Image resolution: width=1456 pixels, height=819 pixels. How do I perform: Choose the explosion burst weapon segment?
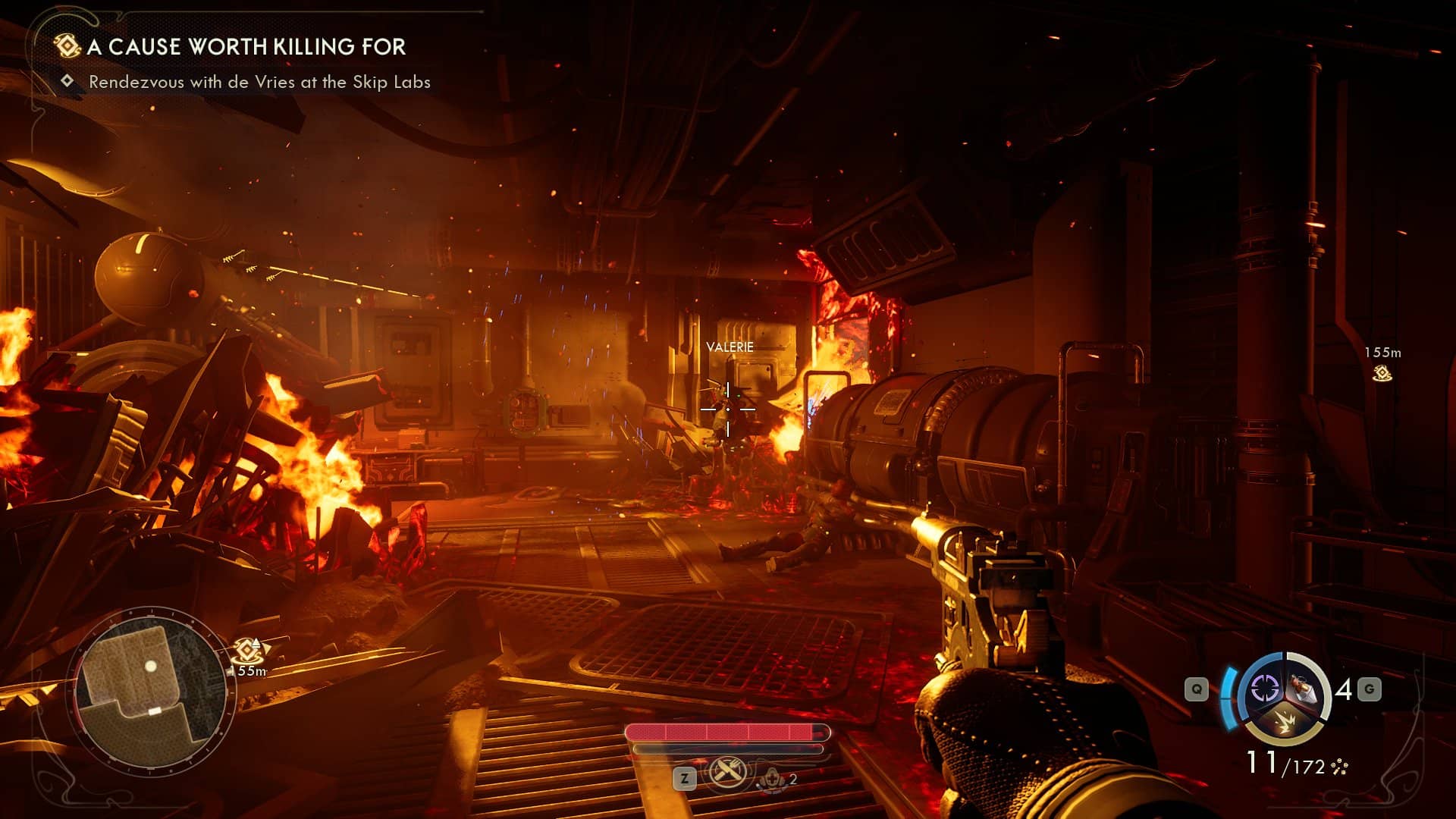coord(1285,723)
